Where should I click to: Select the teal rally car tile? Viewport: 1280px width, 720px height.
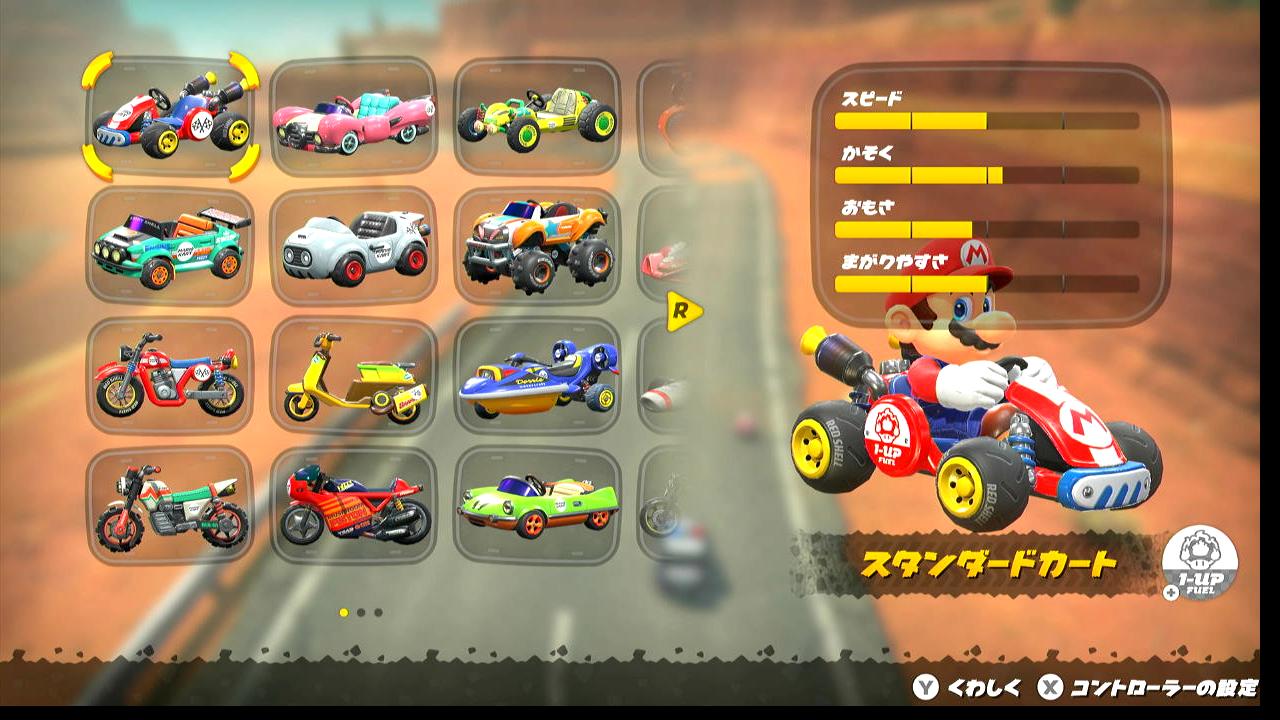tap(170, 246)
